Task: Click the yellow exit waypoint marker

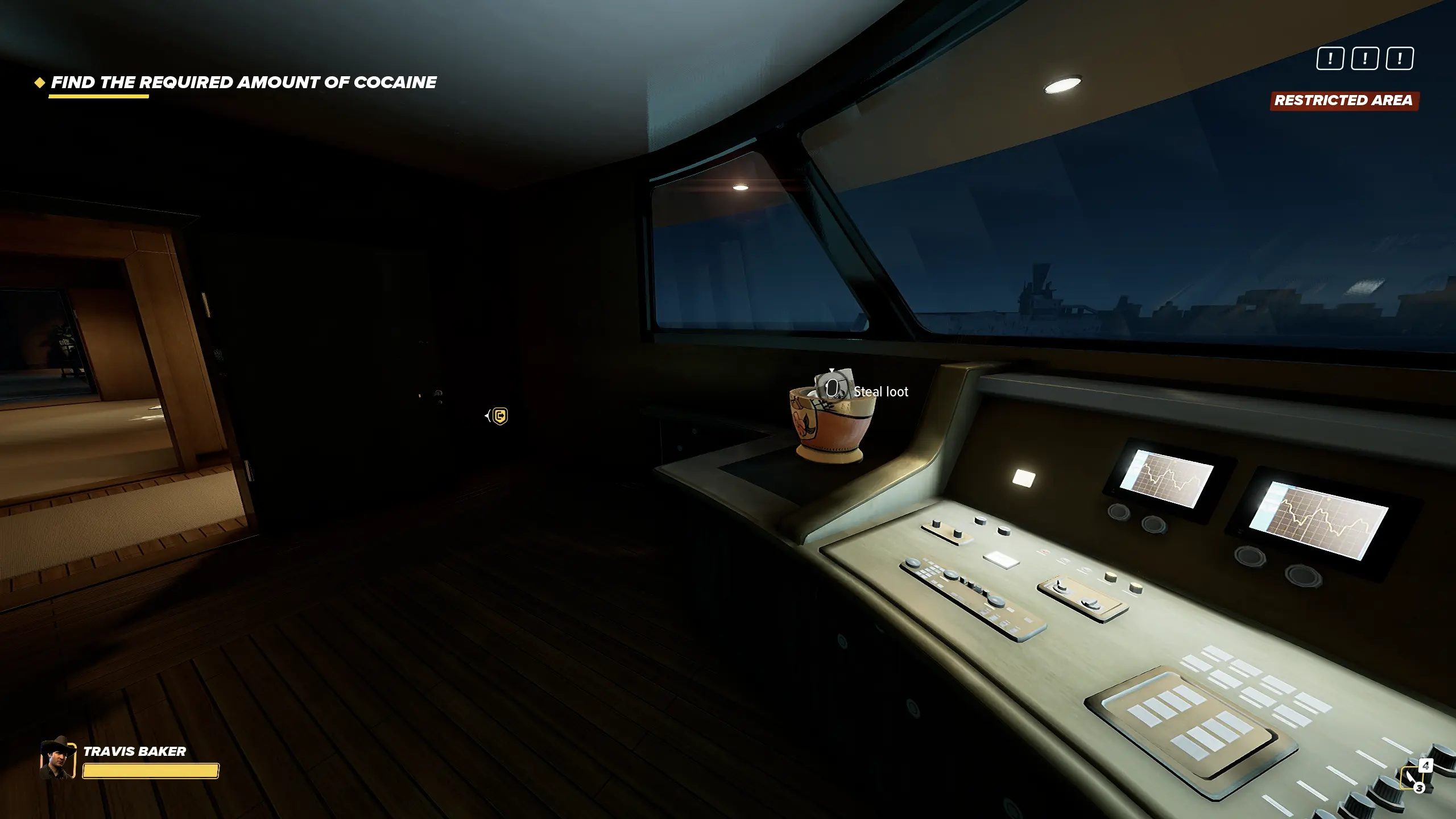Action: point(499,416)
